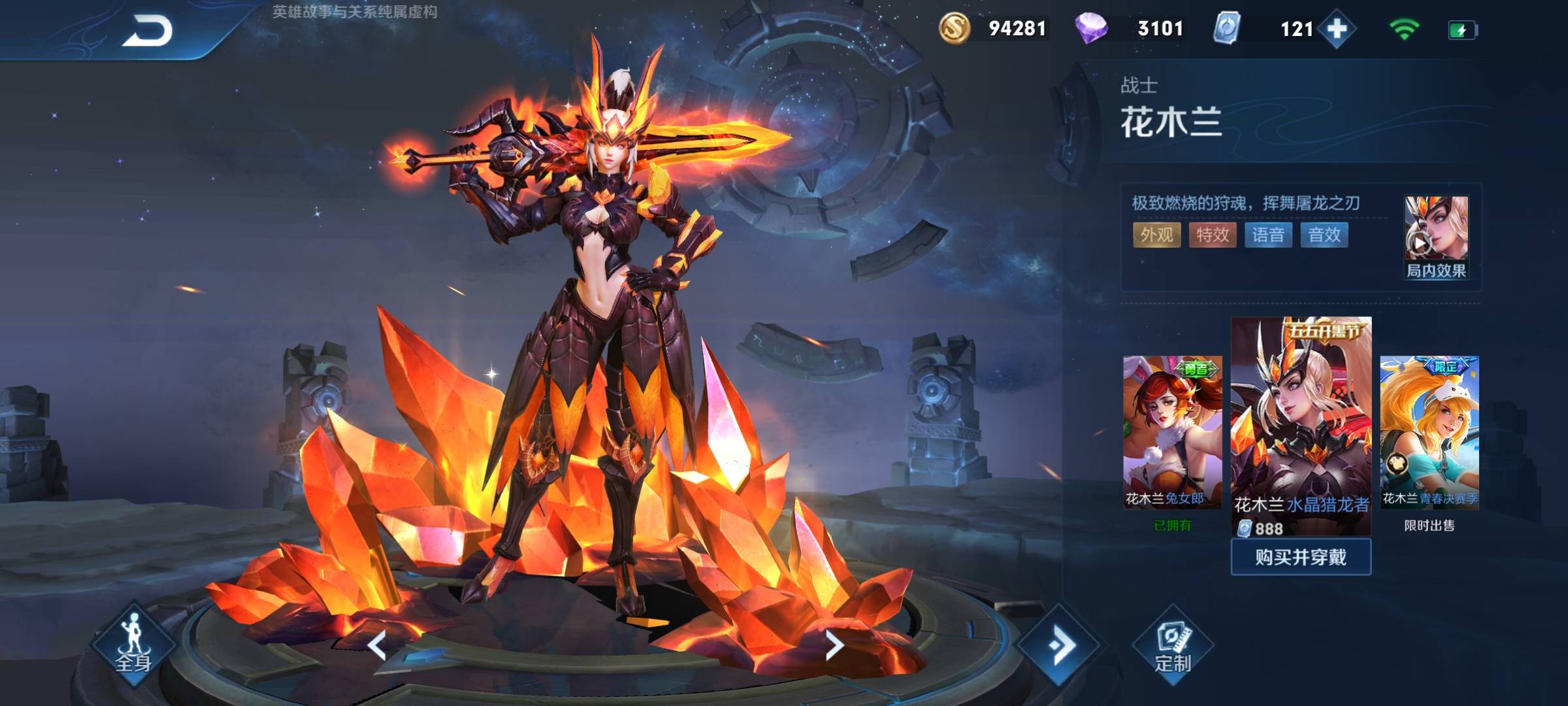The image size is (1568, 706).
Task: Buy and equip with the 购买并穿戴 button
Action: [1300, 557]
